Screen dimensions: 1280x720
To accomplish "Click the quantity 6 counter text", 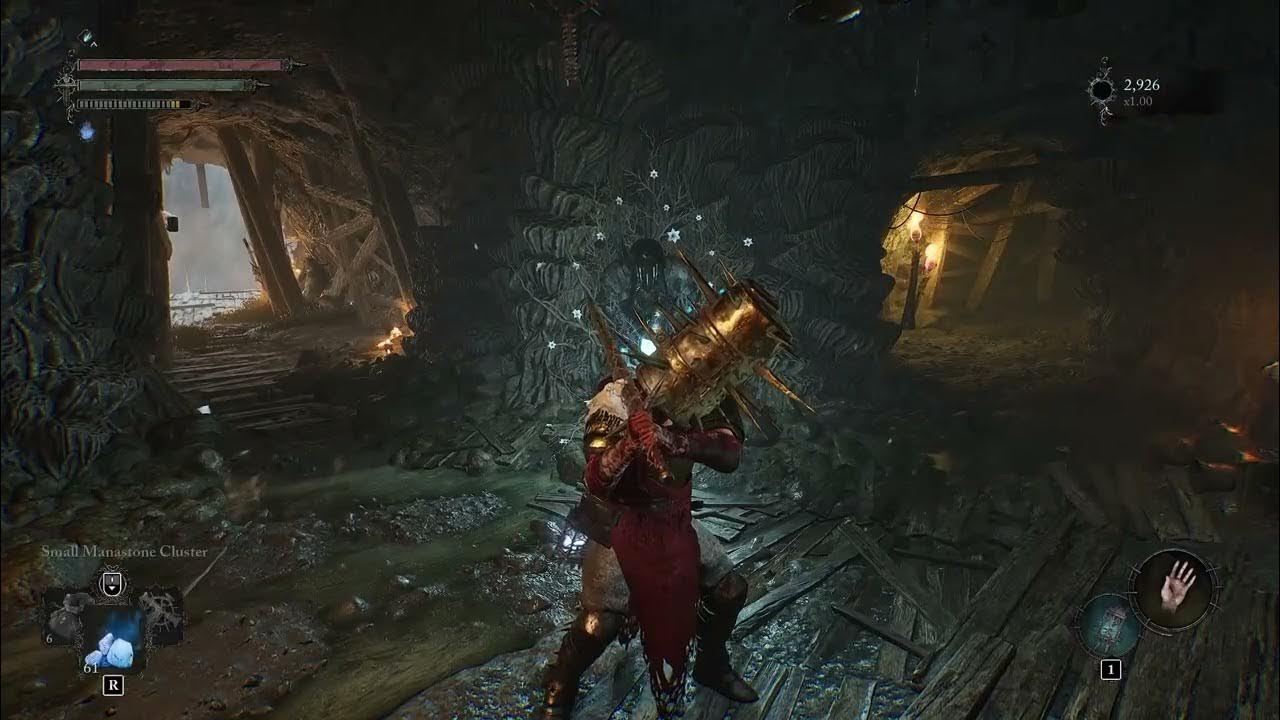I will 49,640.
